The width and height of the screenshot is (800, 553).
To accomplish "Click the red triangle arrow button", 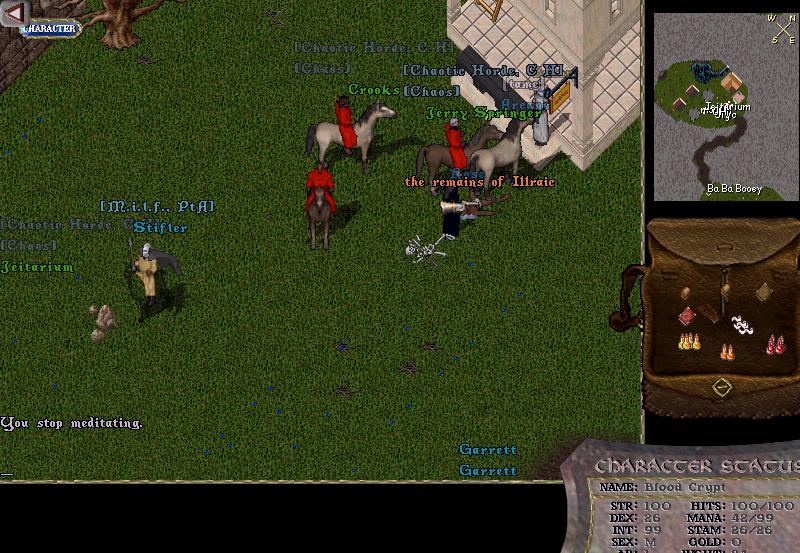I will point(14,14).
